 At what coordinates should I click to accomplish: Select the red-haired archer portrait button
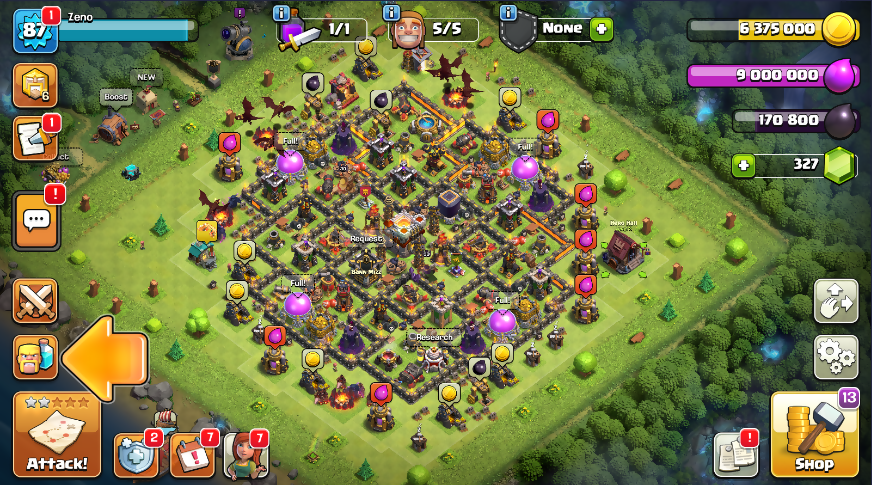[x=244, y=456]
